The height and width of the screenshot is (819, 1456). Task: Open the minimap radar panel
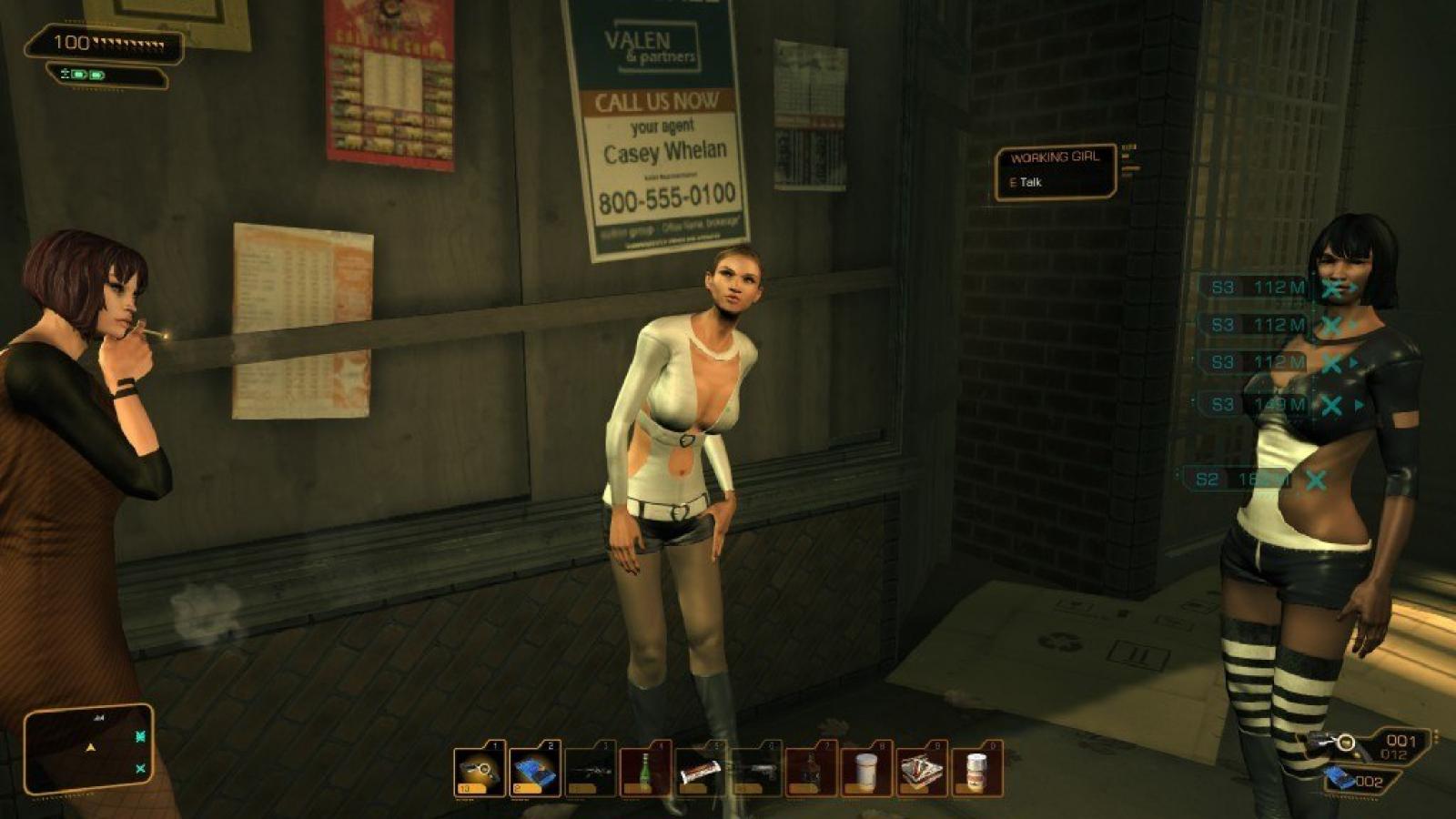tap(89, 748)
